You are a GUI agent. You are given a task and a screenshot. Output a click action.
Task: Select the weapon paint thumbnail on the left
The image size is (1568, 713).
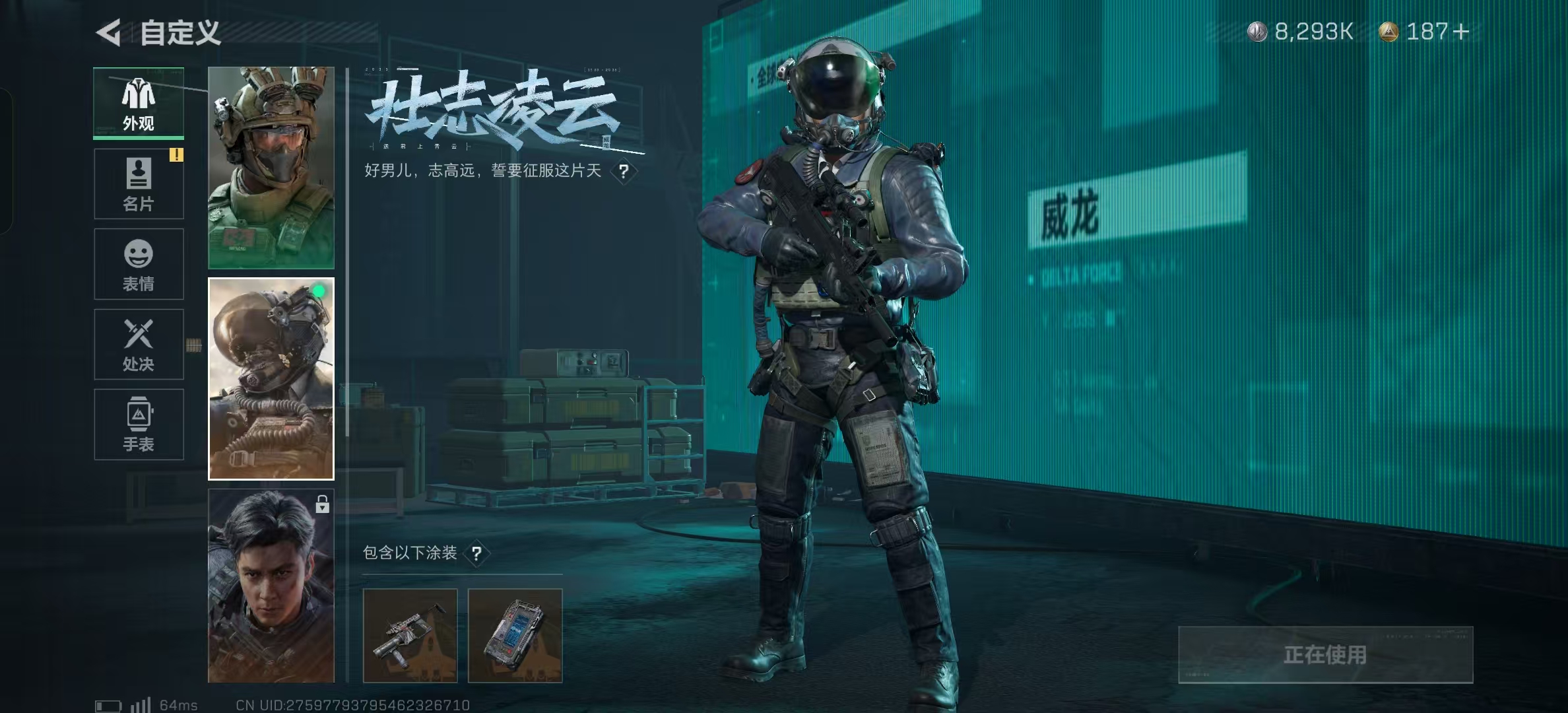tap(410, 635)
